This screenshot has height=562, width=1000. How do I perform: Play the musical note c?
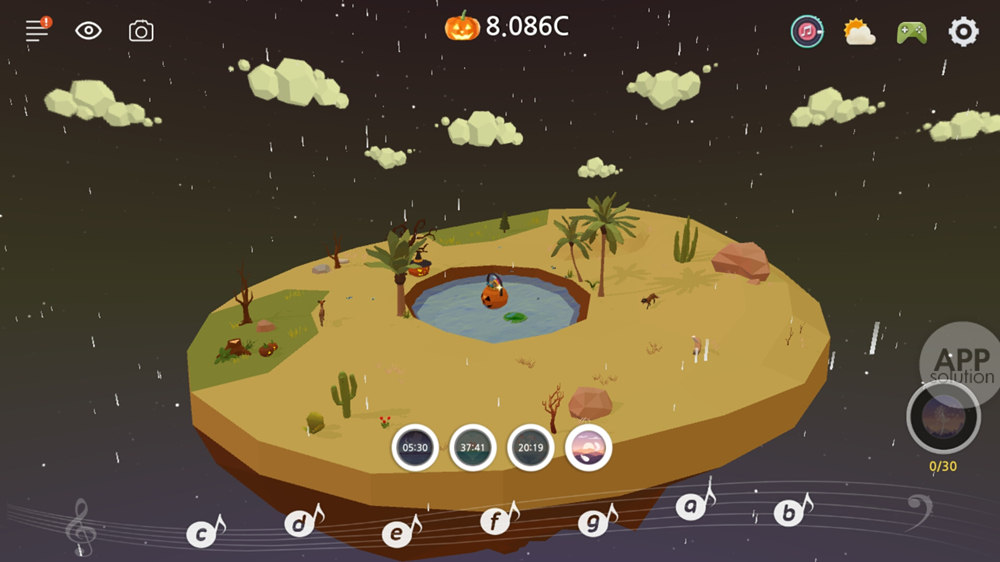pyautogui.click(x=203, y=534)
